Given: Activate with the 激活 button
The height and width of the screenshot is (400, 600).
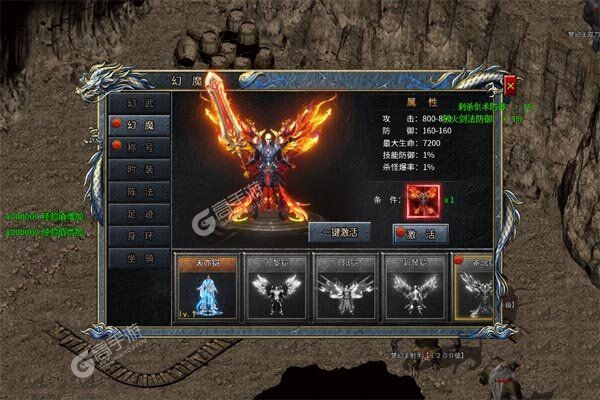Looking at the screenshot, I should click(x=420, y=232).
